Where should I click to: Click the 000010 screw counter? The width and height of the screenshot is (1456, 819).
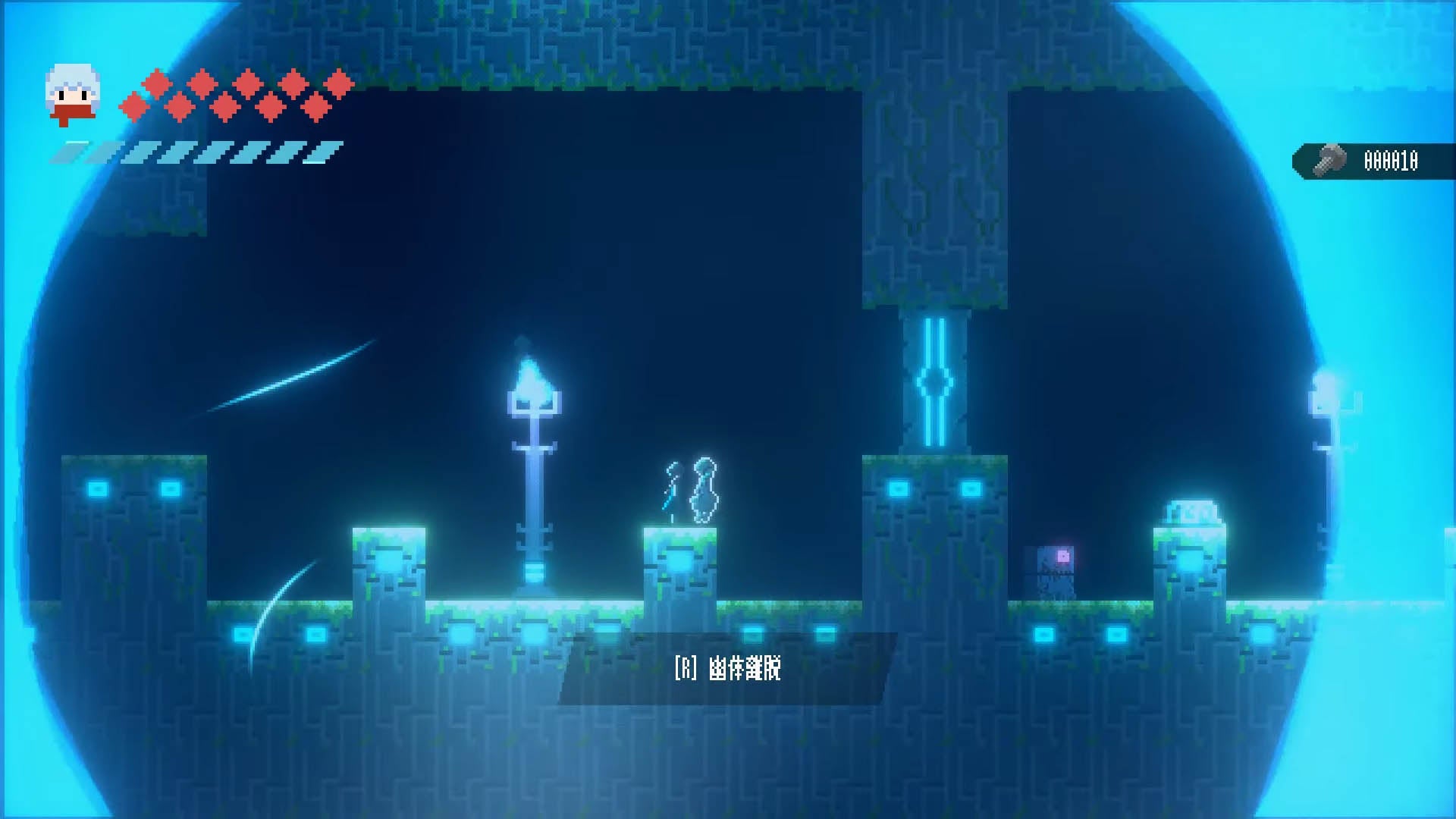pyautogui.click(x=1392, y=159)
